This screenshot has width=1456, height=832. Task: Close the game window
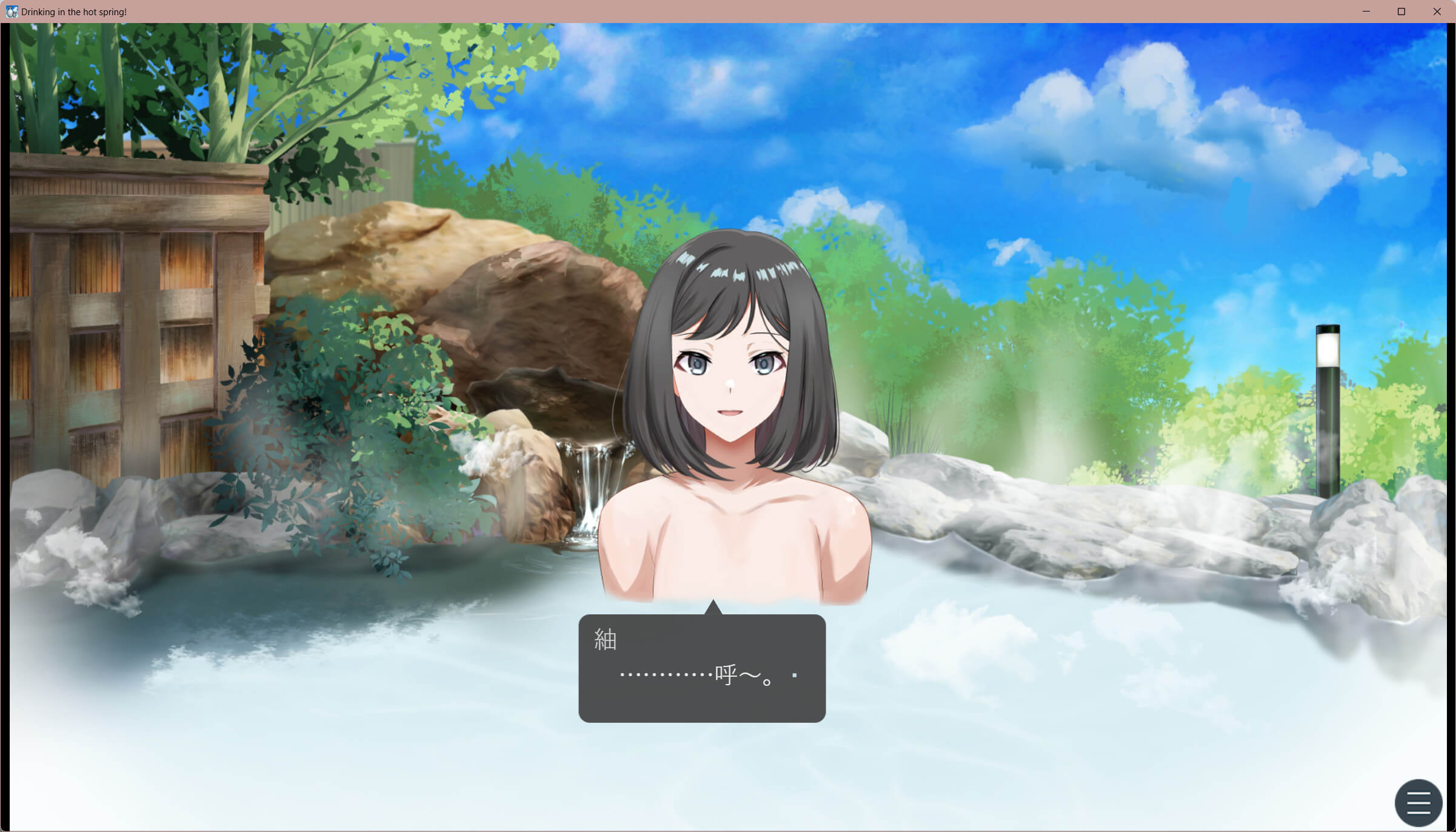click(x=1437, y=12)
